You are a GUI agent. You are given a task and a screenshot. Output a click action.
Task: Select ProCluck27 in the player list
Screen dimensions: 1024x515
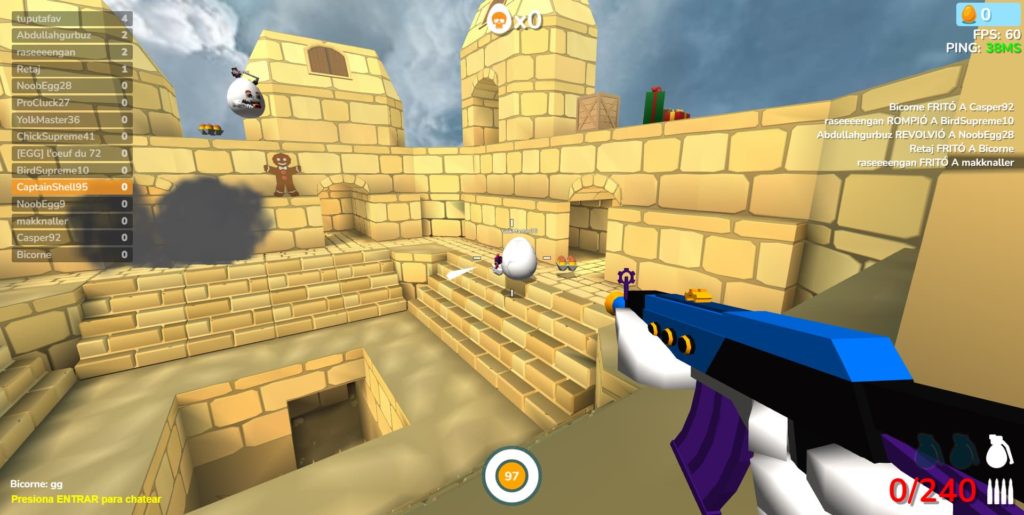pyautogui.click(x=72, y=103)
